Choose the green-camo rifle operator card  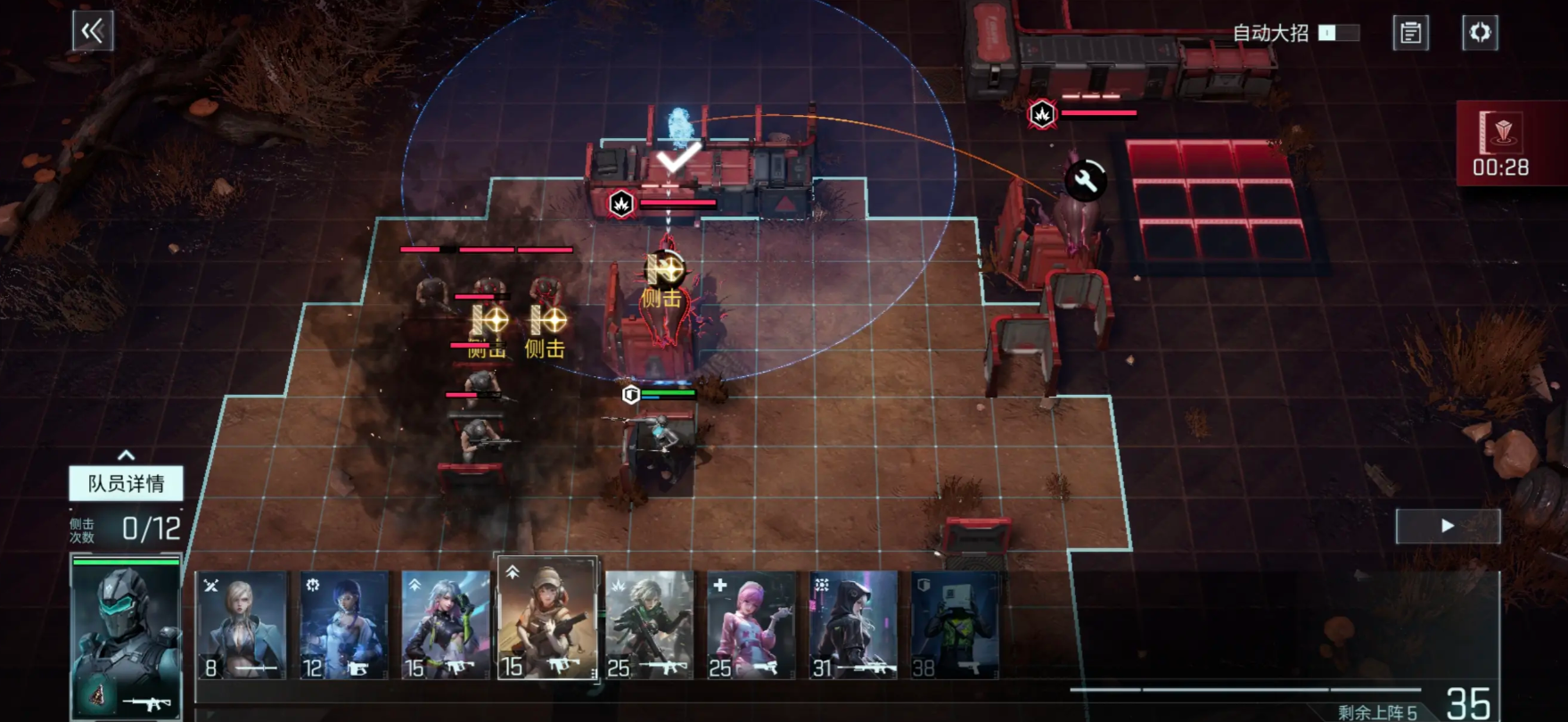coord(649,625)
